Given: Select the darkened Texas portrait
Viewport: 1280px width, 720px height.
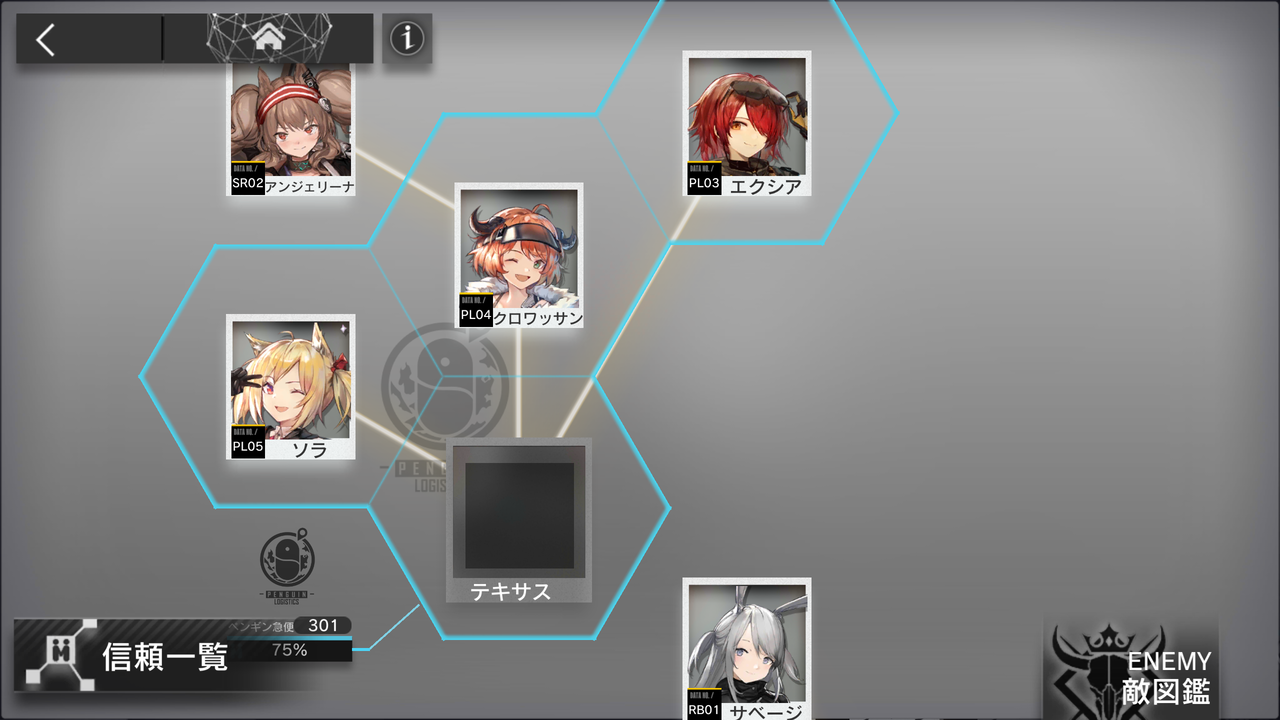Looking at the screenshot, I should click(518, 510).
